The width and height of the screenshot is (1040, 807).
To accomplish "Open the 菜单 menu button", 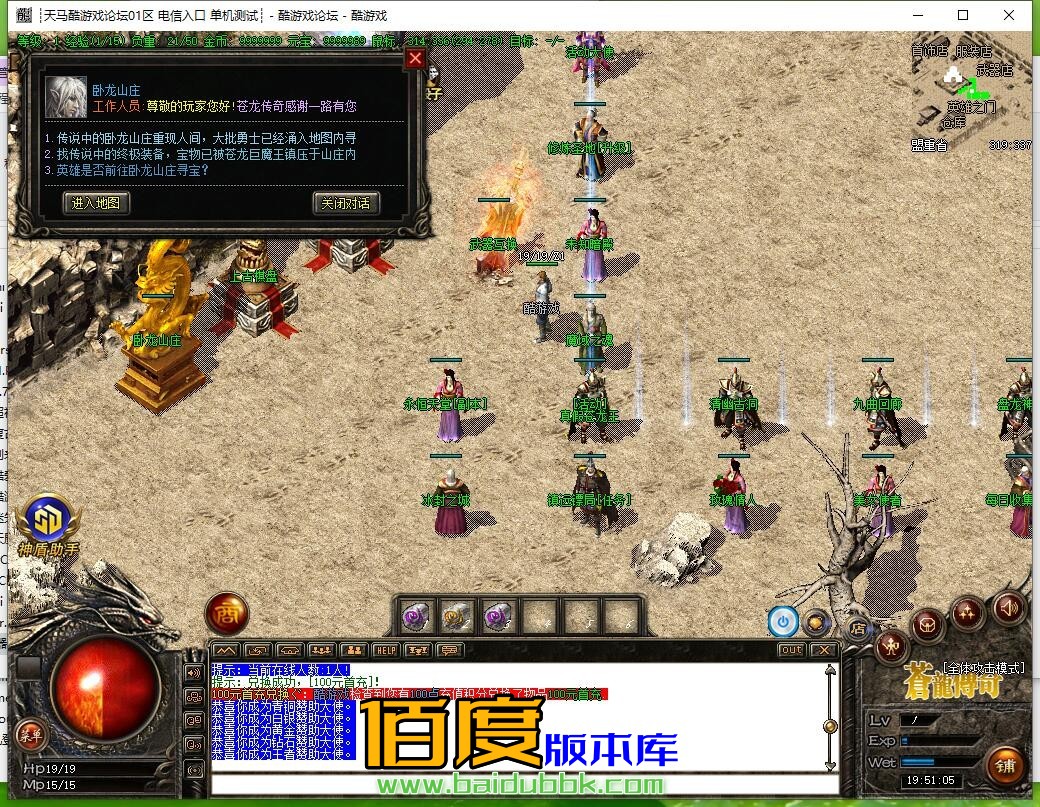I will click(30, 735).
